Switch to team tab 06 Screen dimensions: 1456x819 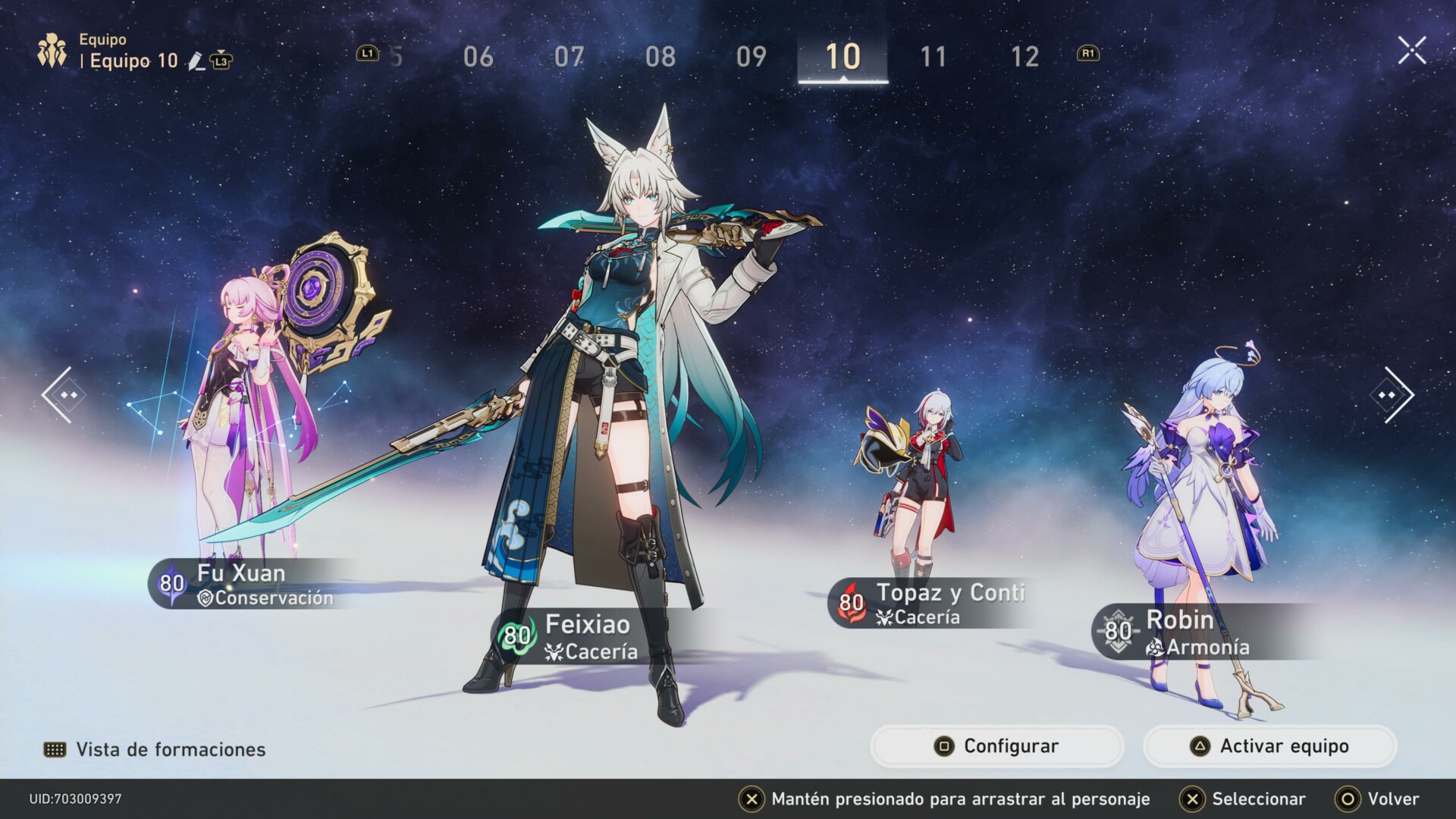coord(478,57)
